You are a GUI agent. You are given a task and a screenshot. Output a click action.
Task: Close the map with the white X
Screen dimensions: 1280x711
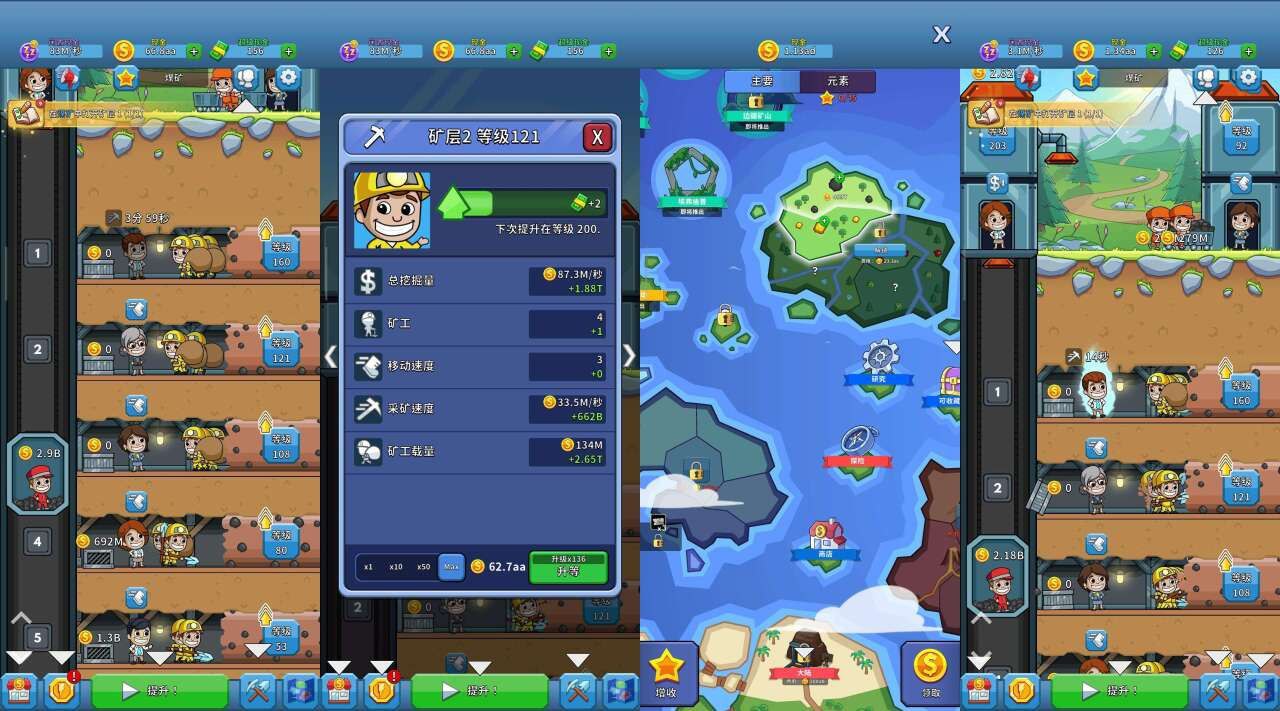(x=941, y=35)
